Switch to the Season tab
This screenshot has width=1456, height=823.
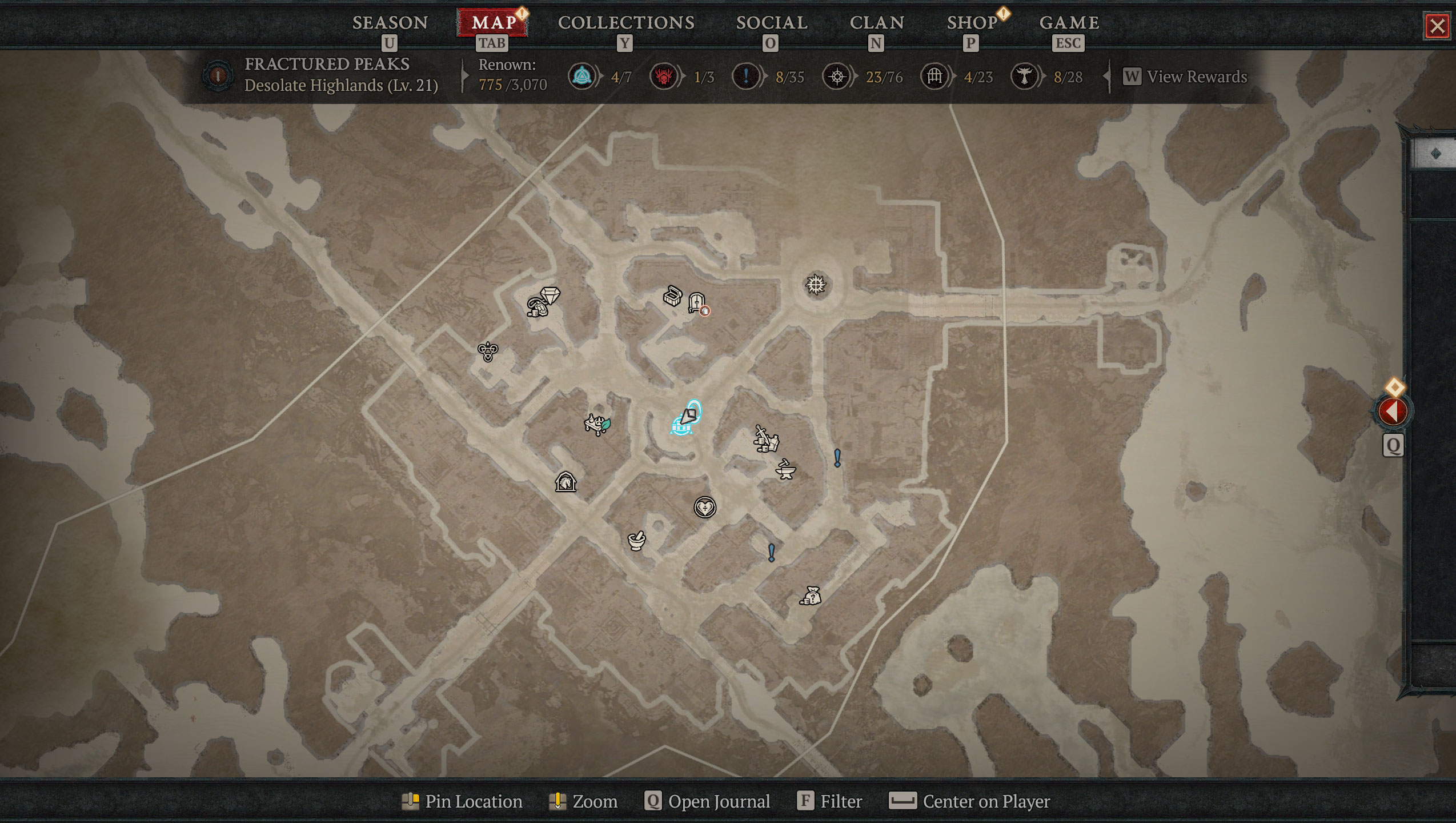click(390, 23)
